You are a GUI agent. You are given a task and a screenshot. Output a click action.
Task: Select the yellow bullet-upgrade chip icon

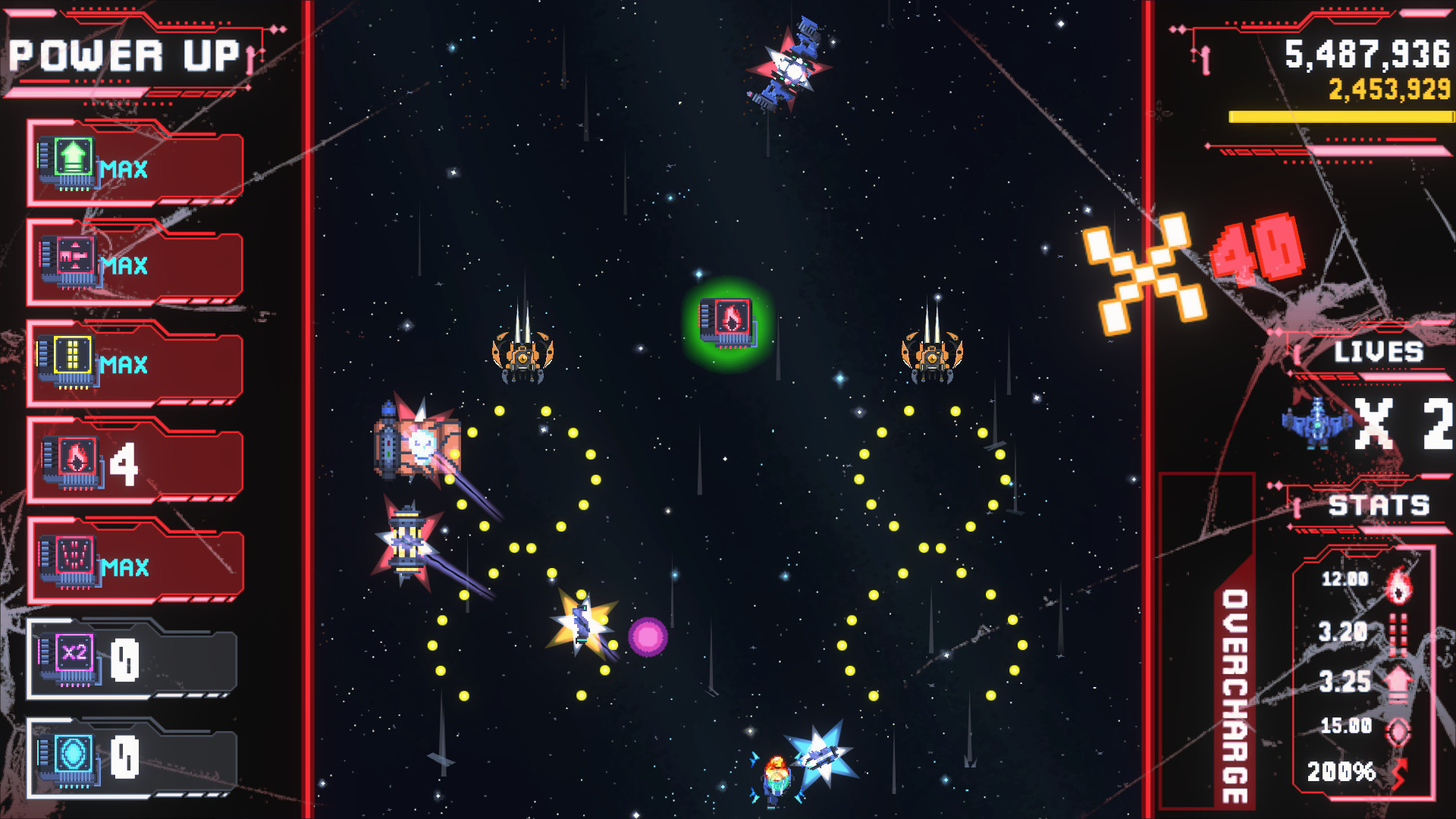coord(72,355)
